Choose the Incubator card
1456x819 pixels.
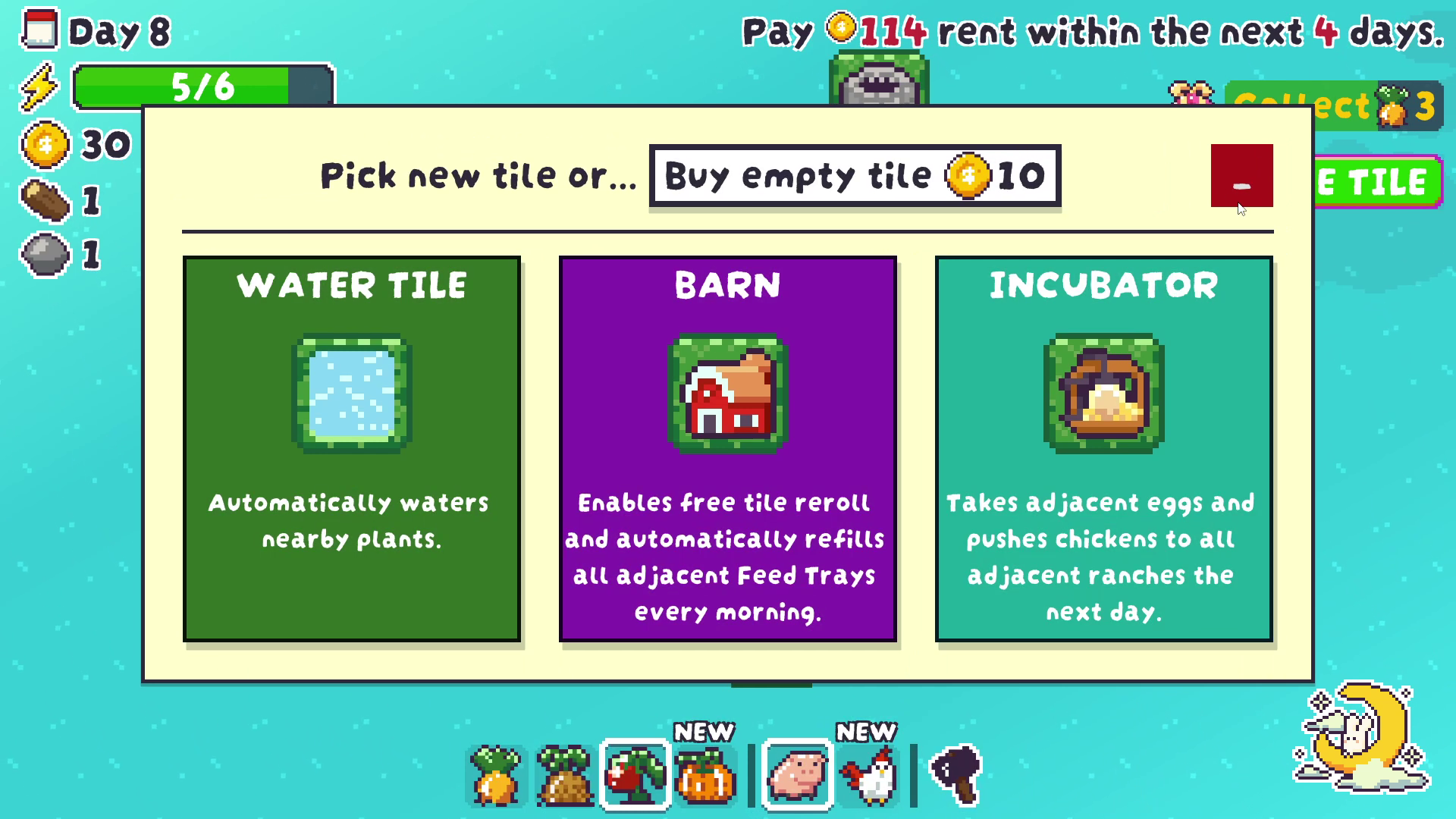pos(1103,449)
